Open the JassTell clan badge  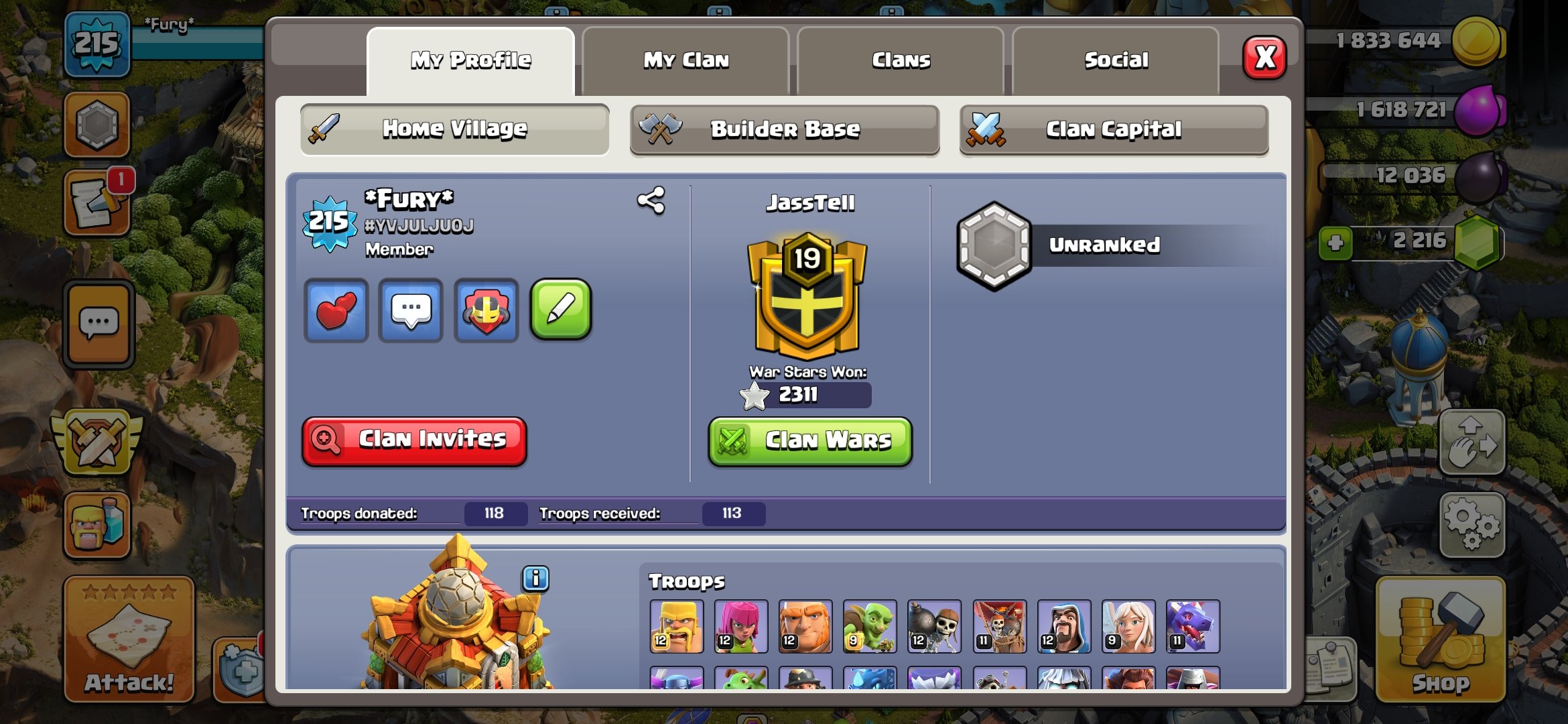(x=809, y=295)
